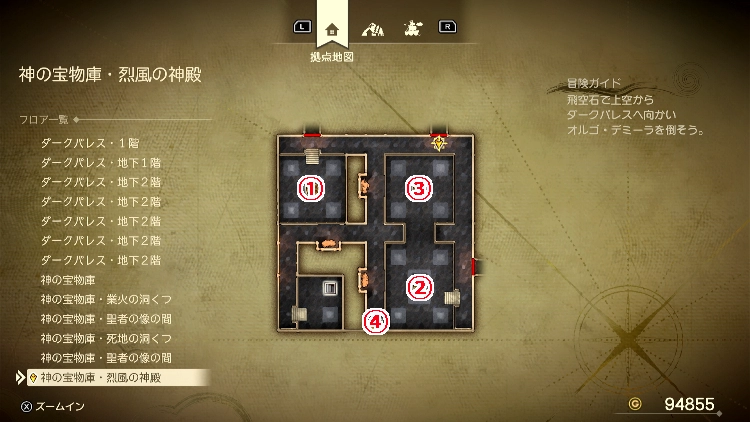Viewport: 750px width, 422px height.
Task: Click the golden player marker on the map
Action: [438, 143]
